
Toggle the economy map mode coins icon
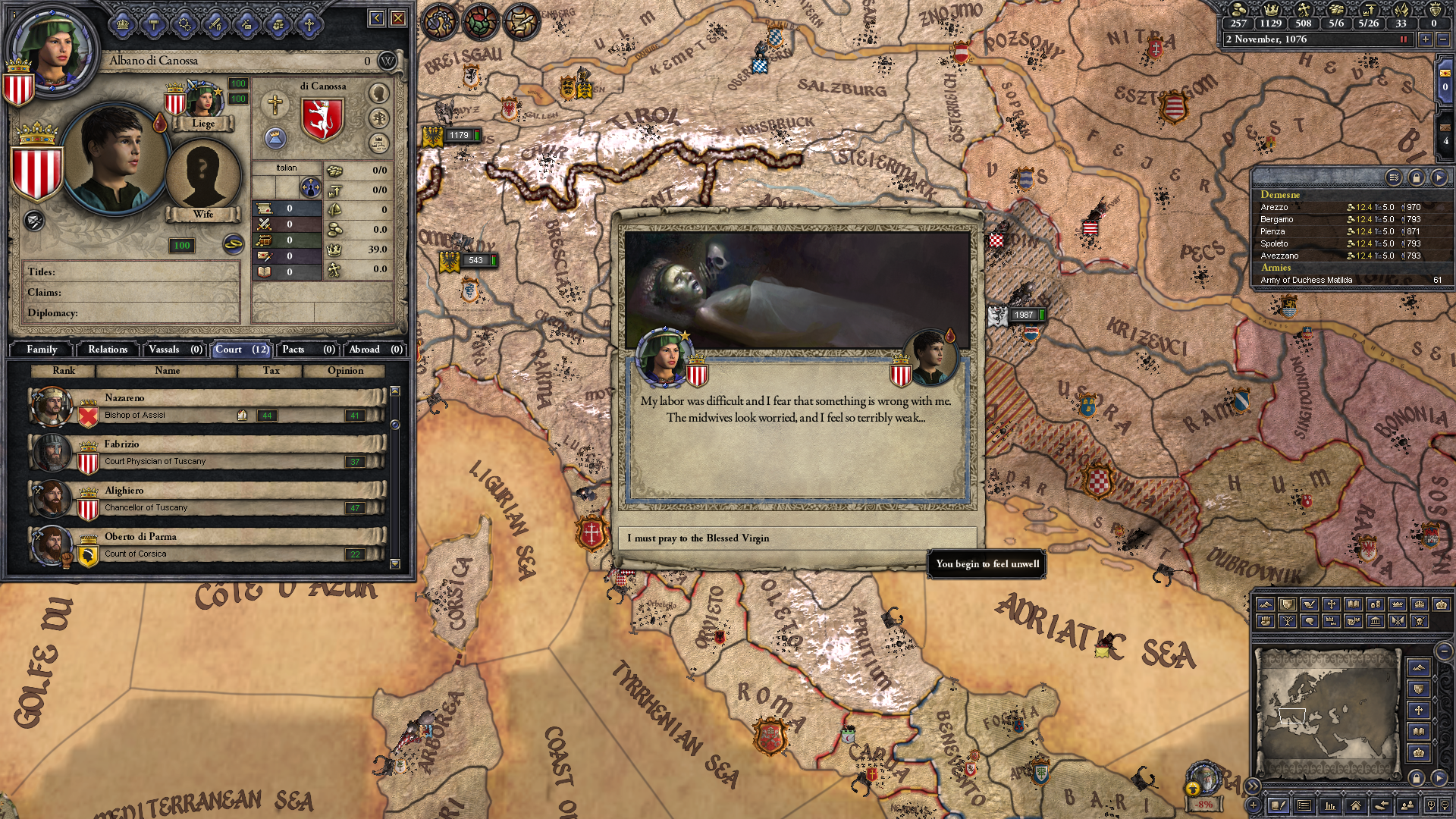coord(1375,605)
